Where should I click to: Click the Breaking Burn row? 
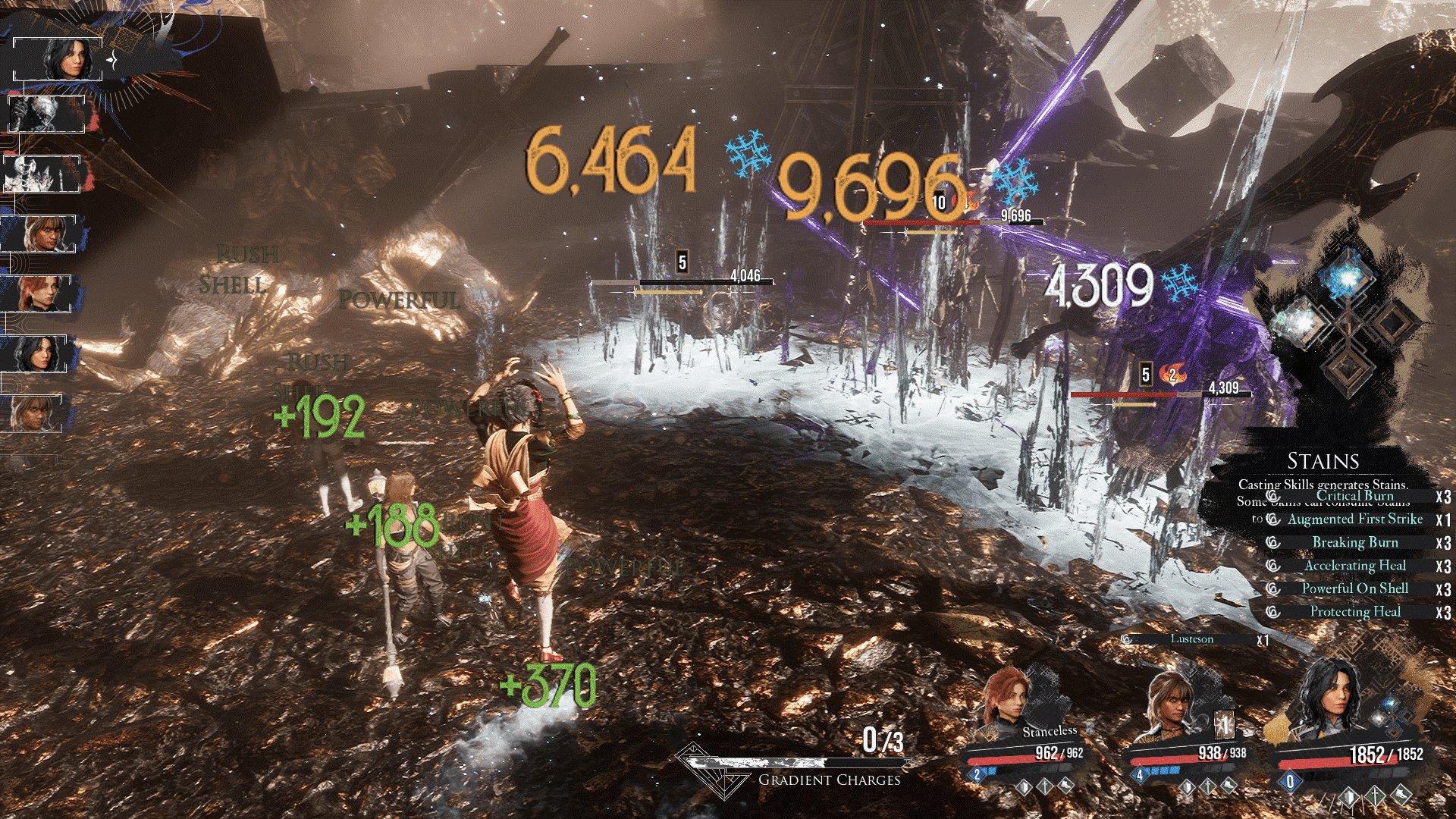(x=1354, y=542)
